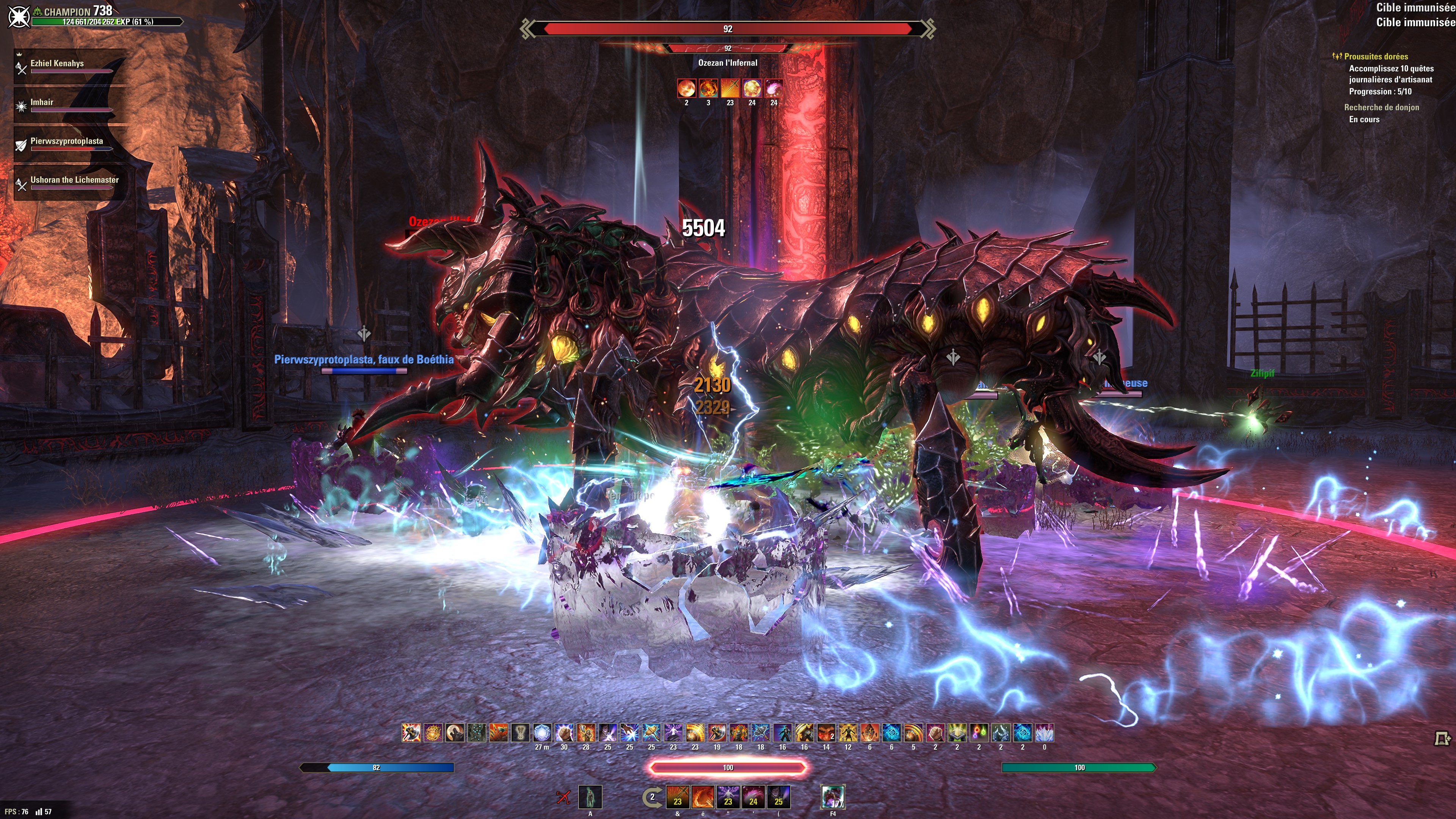Activate the grinning woman ability slot

tap(778, 797)
